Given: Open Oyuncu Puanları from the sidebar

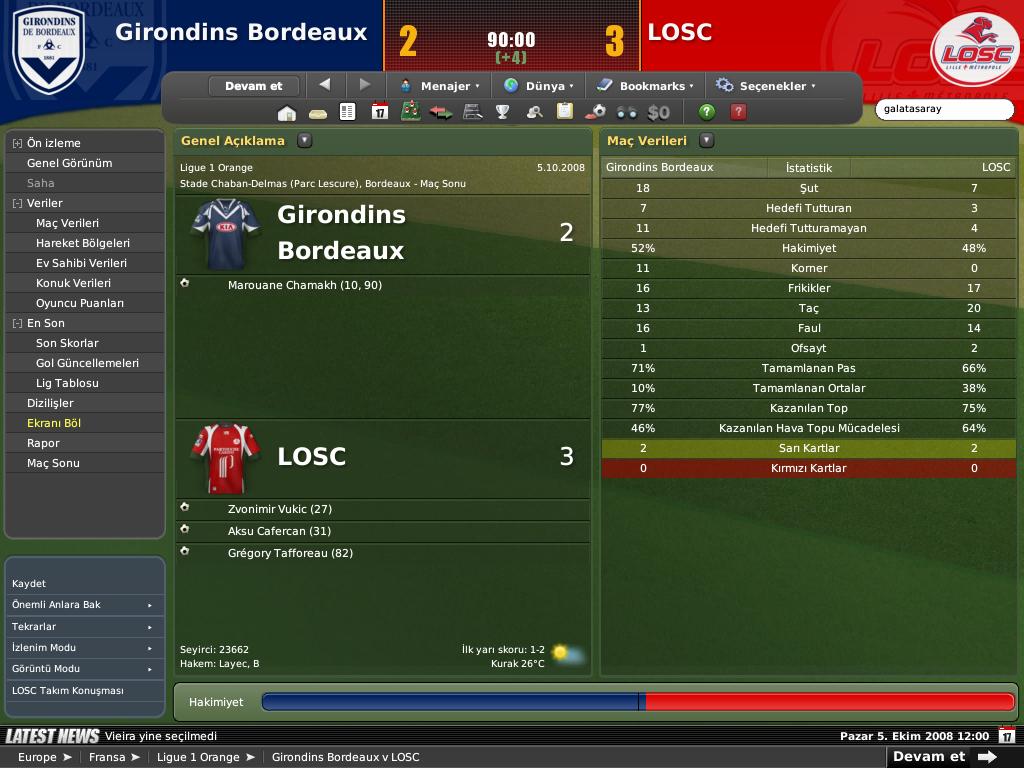Looking at the screenshot, I should point(80,303).
